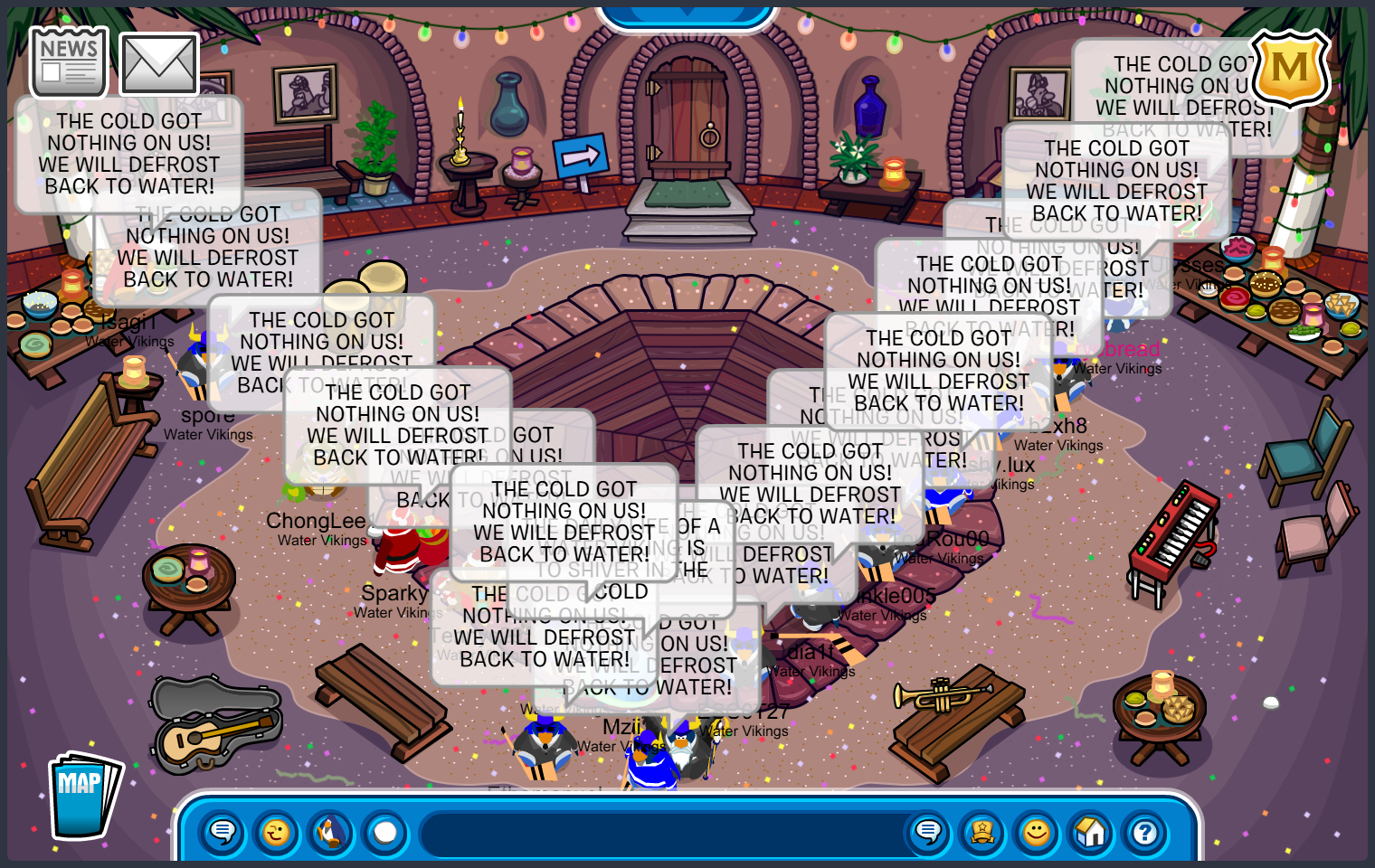This screenshot has height=868, width=1375.
Task: Select the snowball throw button
Action: tap(385, 831)
